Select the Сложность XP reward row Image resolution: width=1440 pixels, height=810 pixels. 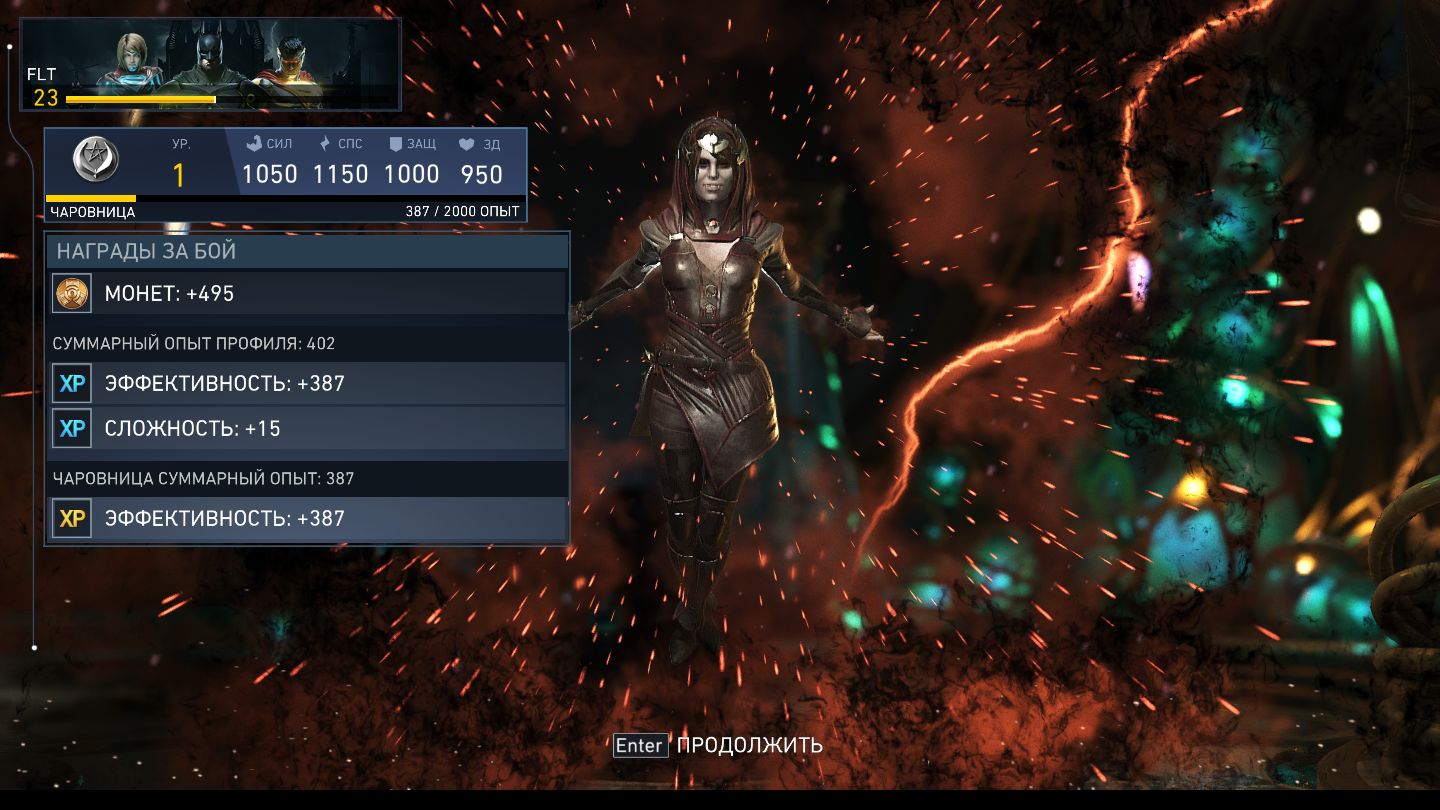308,428
